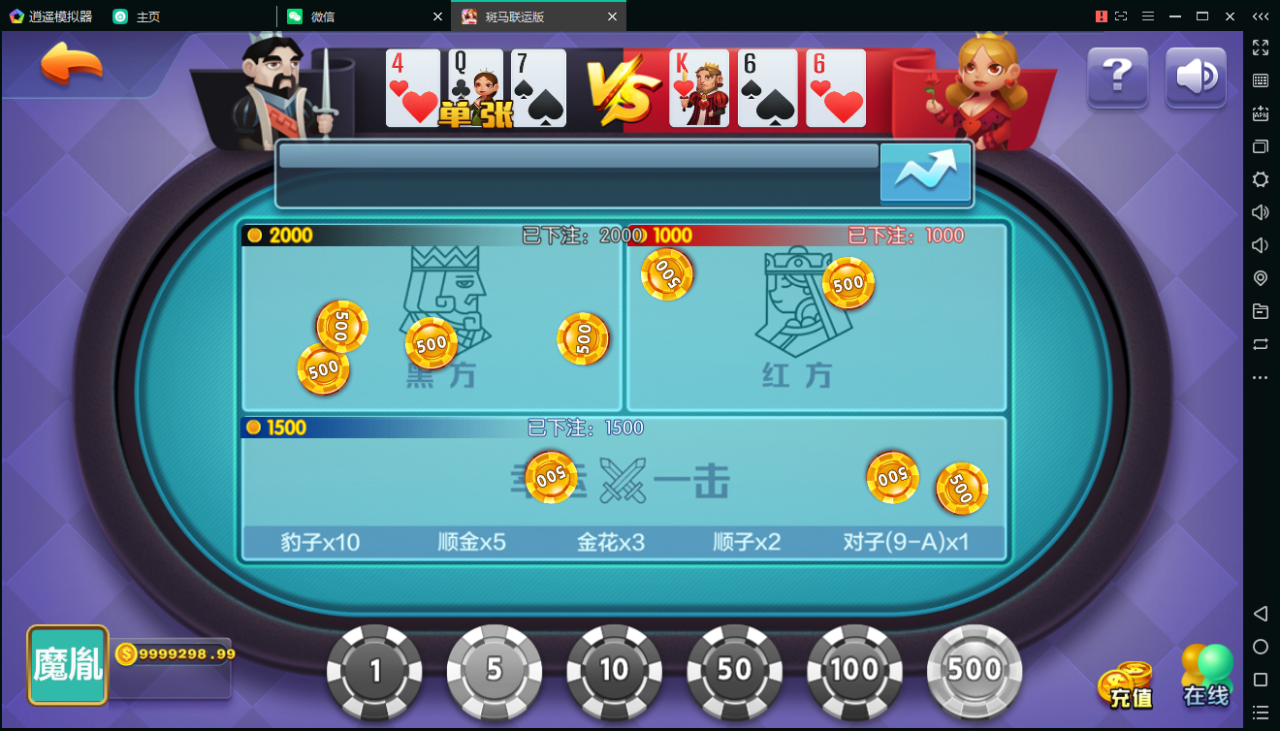Open the shared folder icon in sidebar
This screenshot has width=1280, height=731.
(x=1260, y=311)
